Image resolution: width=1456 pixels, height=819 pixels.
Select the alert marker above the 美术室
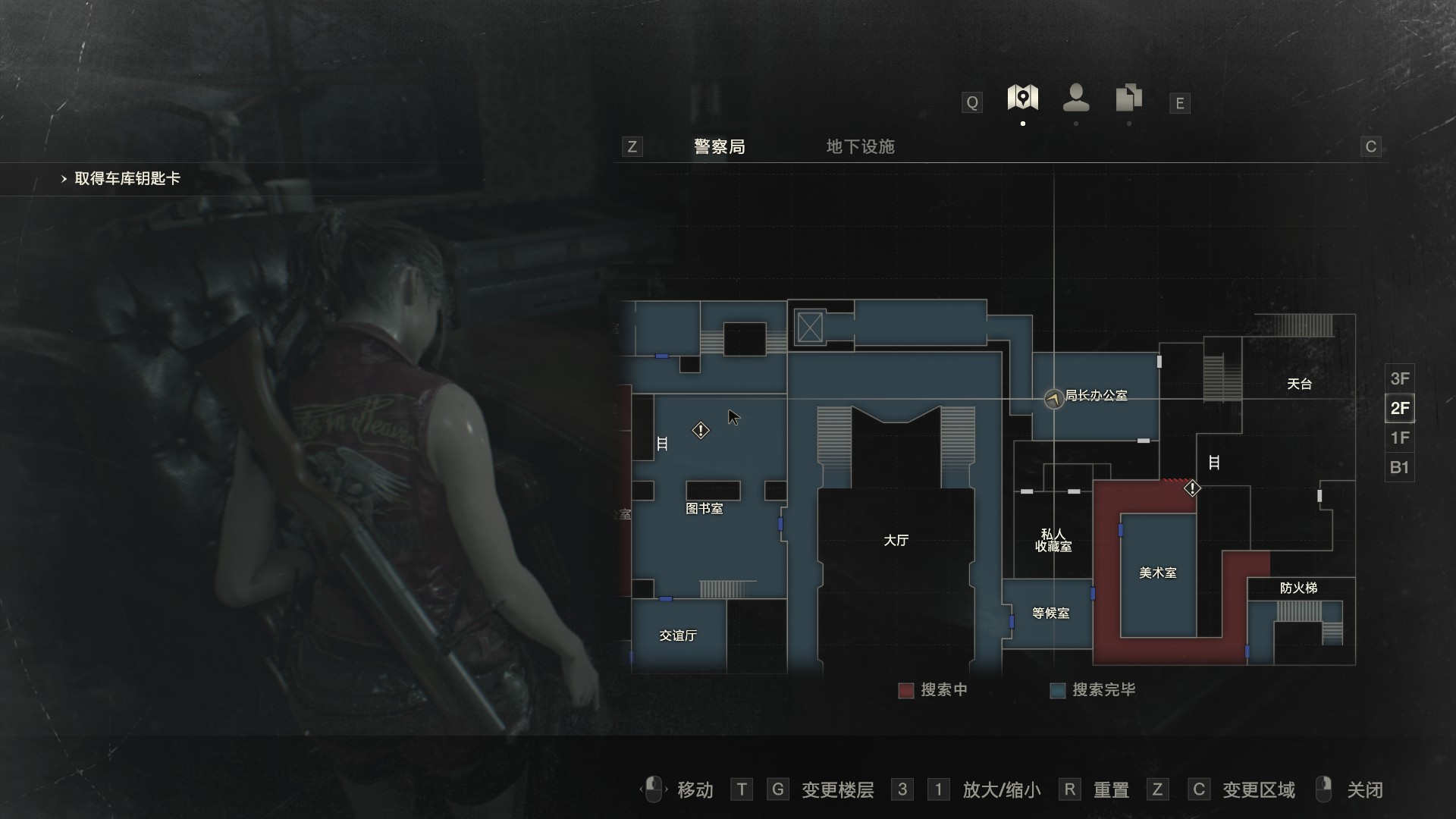1192,488
